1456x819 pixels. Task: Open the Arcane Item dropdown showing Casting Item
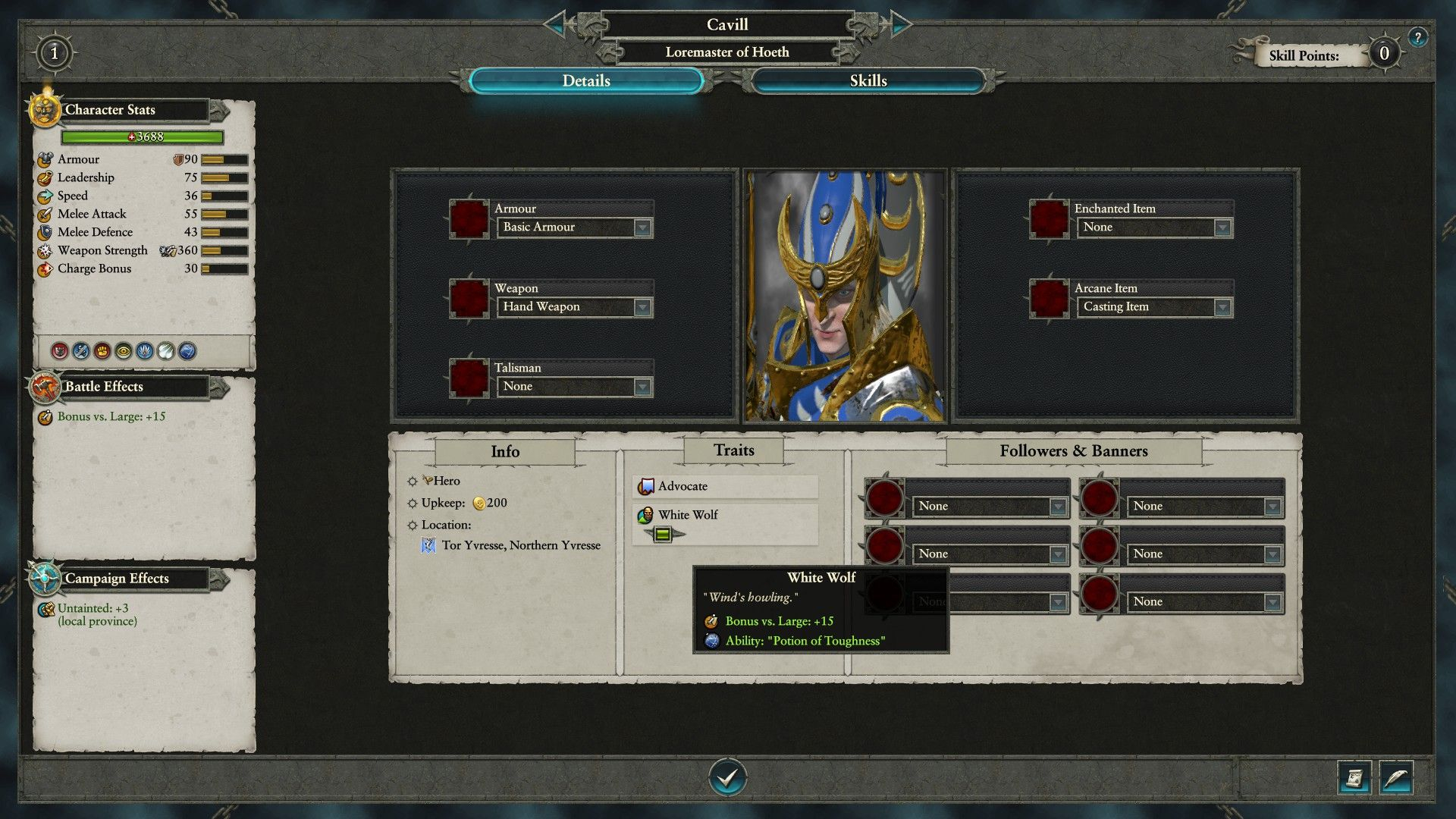tap(1222, 307)
